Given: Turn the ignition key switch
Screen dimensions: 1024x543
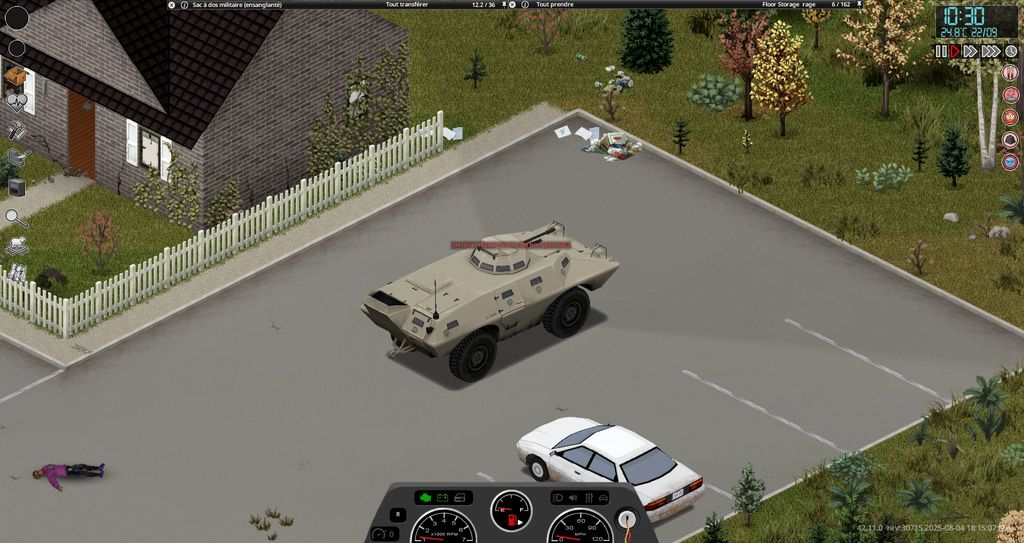Looking at the screenshot, I should (627, 519).
